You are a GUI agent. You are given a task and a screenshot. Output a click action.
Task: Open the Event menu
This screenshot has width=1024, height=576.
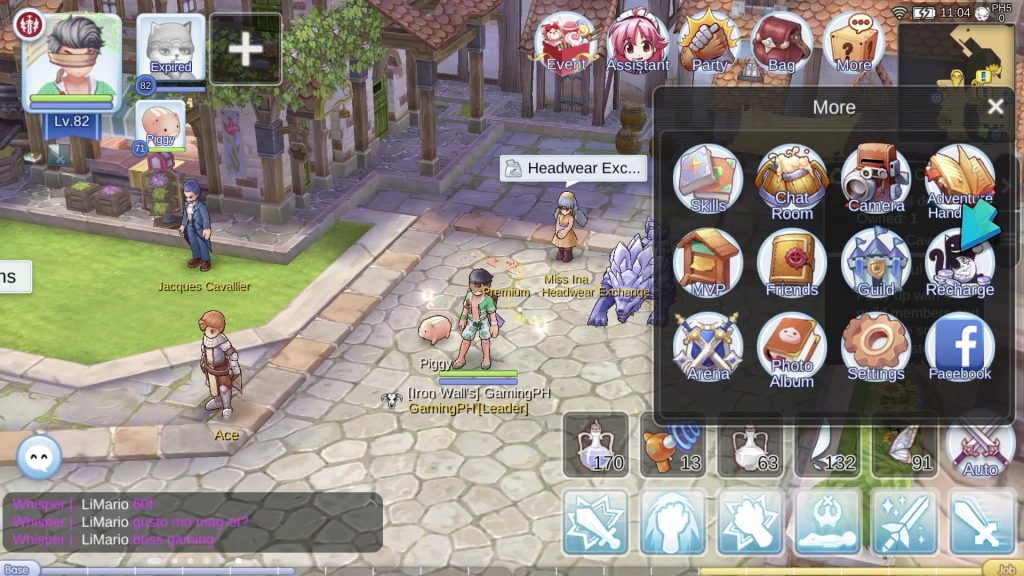click(x=566, y=44)
